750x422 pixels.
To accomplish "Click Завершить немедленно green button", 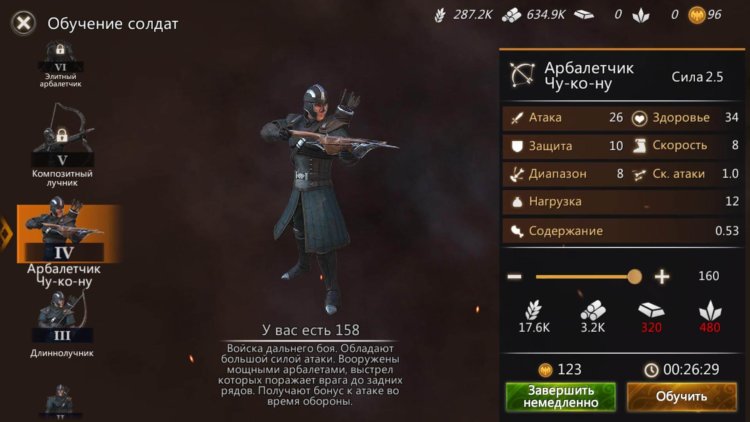I will [560, 396].
